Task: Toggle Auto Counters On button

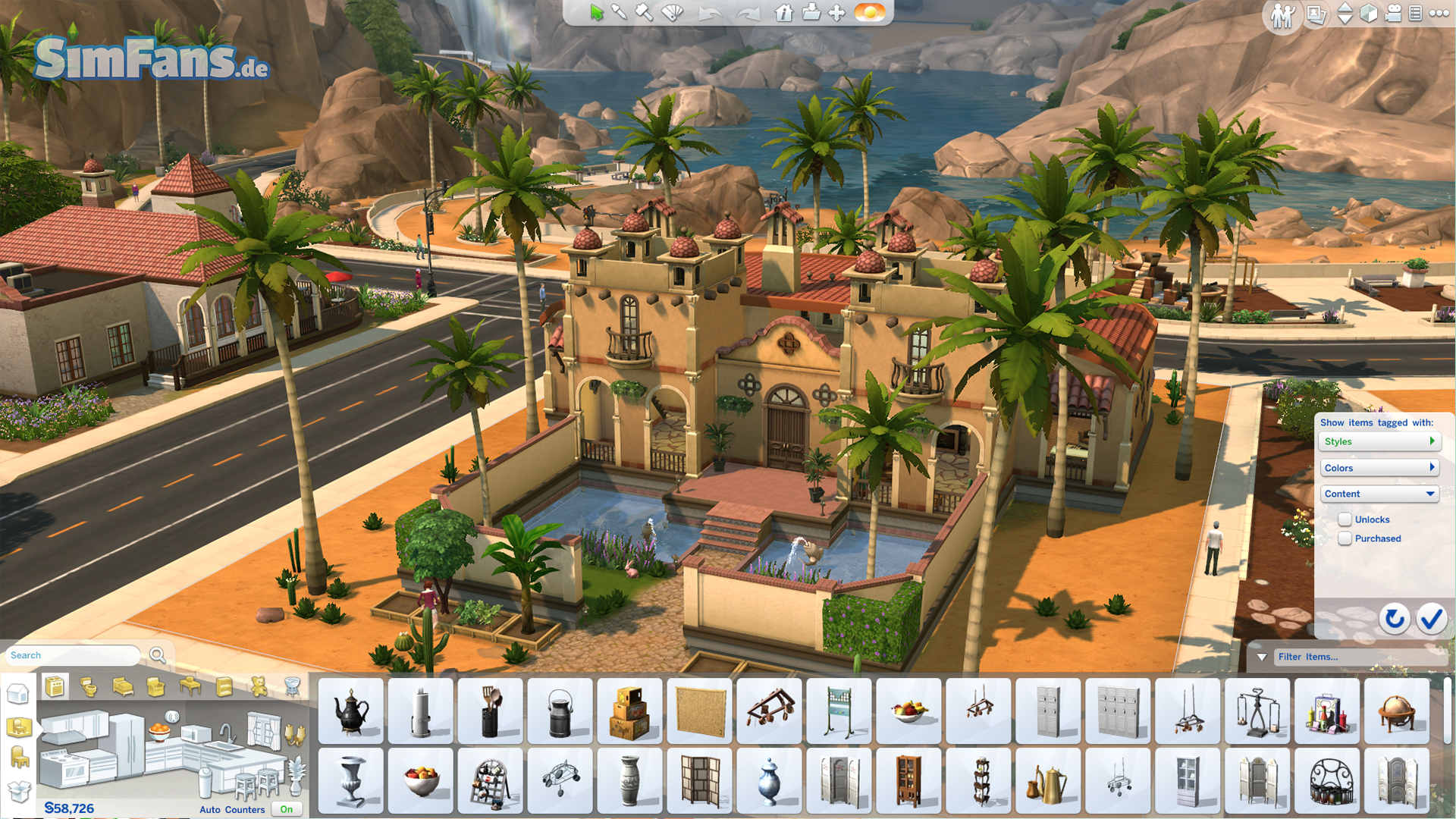Action: coord(286,809)
